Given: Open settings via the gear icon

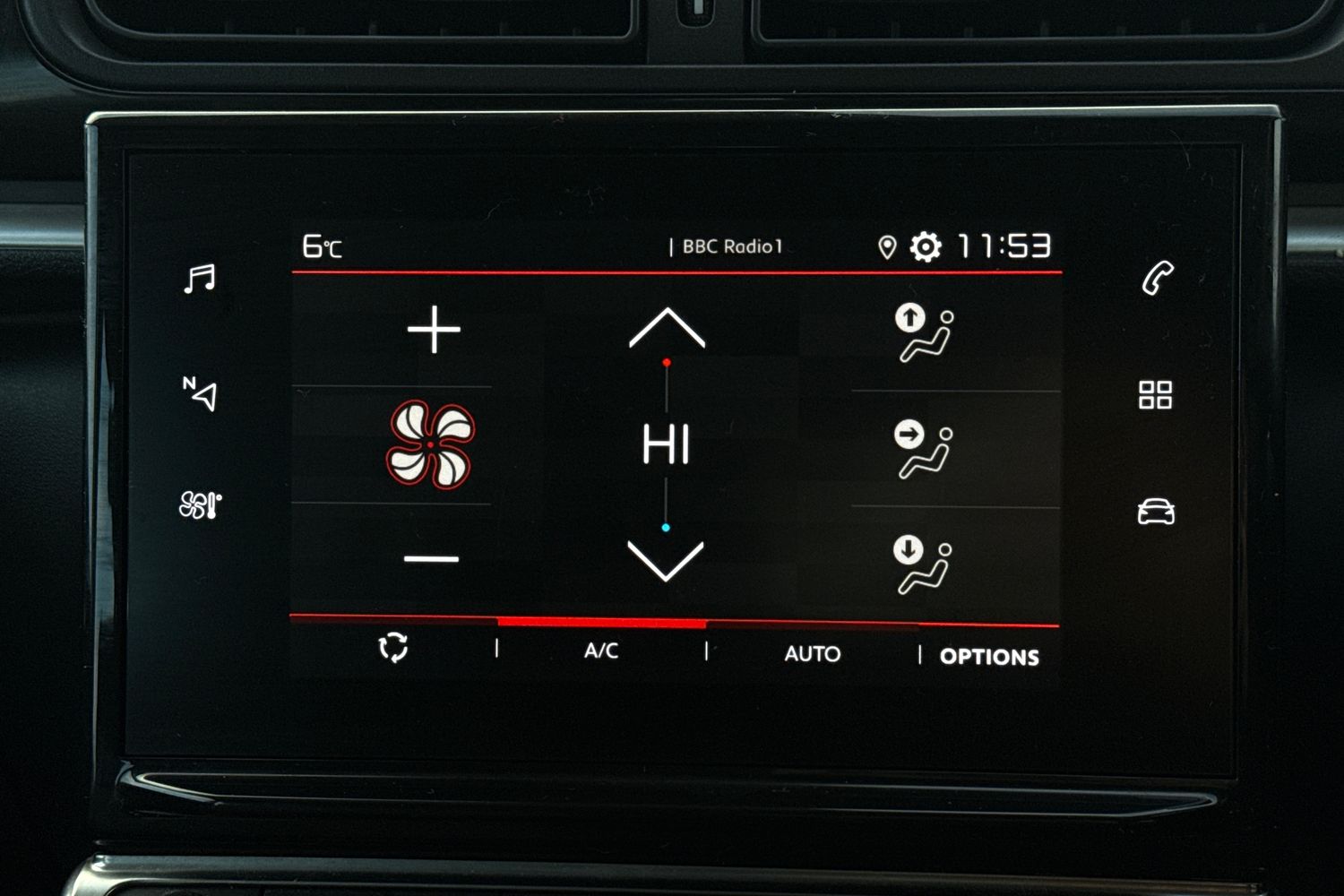Looking at the screenshot, I should (926, 246).
